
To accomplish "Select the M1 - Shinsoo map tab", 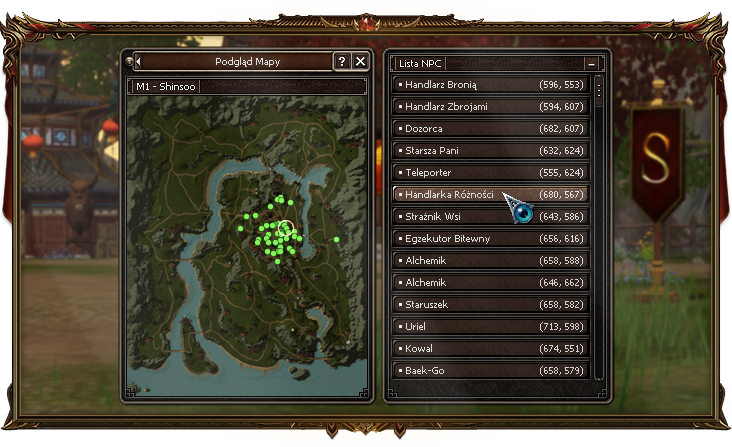I will coord(166,86).
